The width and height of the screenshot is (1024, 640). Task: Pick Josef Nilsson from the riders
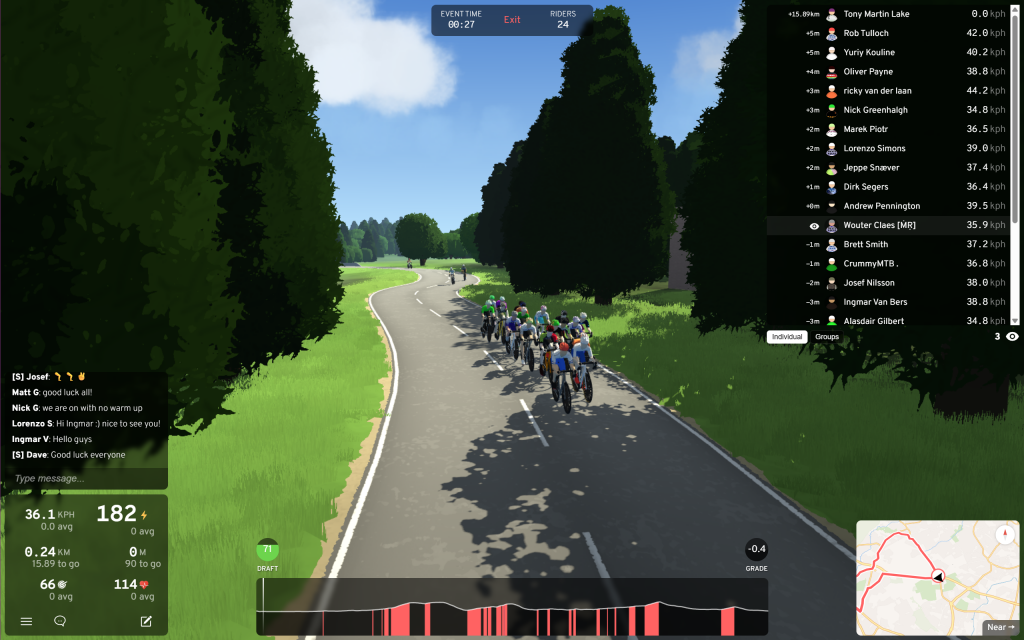tap(869, 283)
